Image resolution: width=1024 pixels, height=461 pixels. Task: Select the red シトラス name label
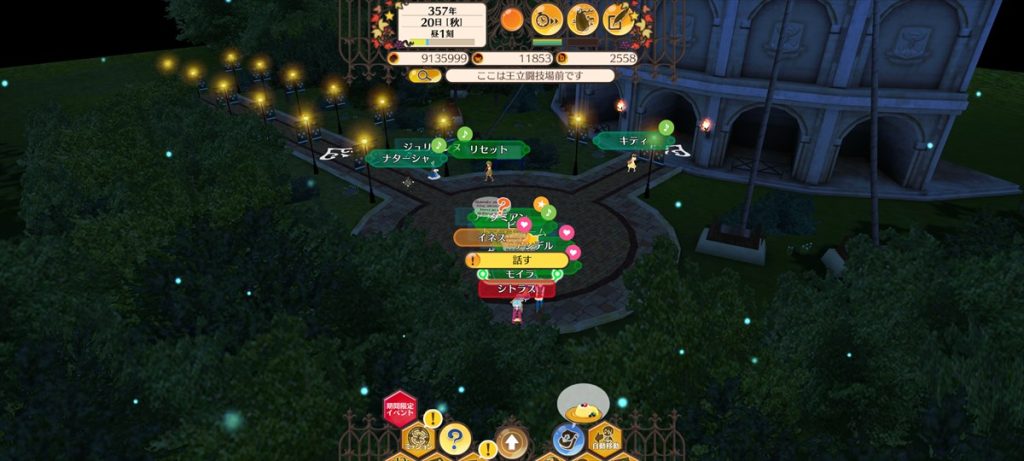516,289
